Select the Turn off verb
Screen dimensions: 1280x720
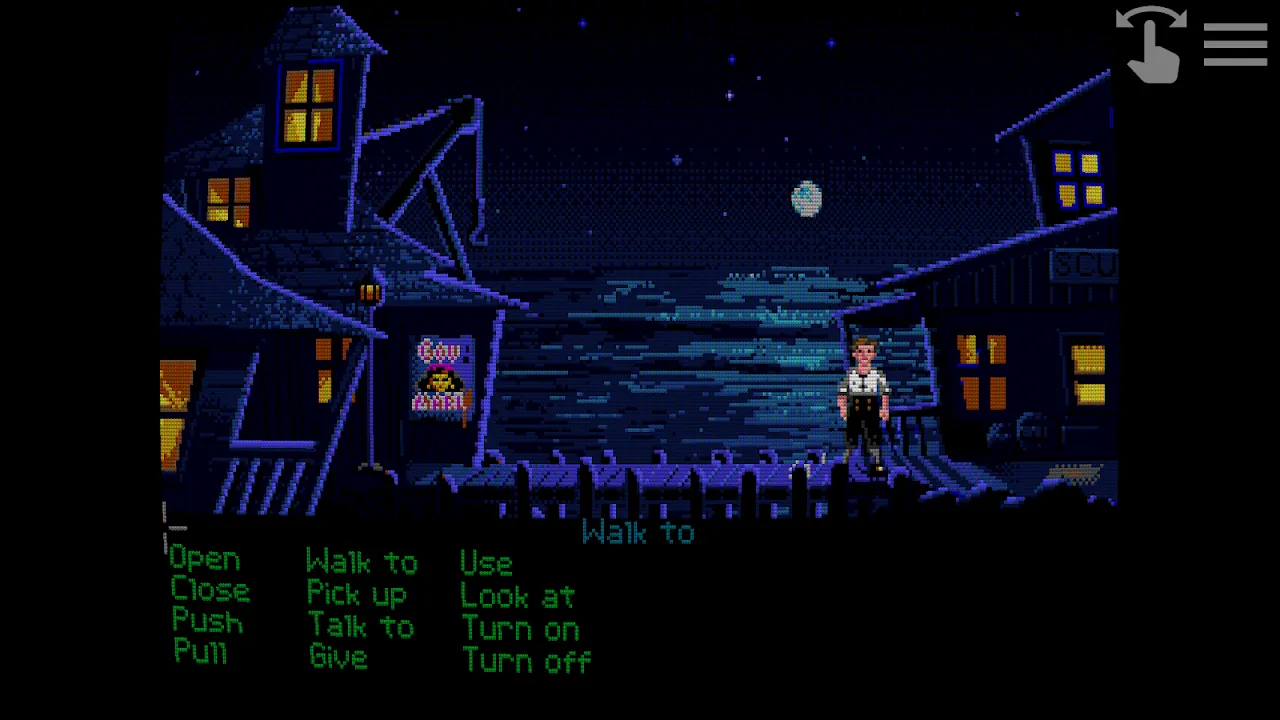tap(527, 660)
